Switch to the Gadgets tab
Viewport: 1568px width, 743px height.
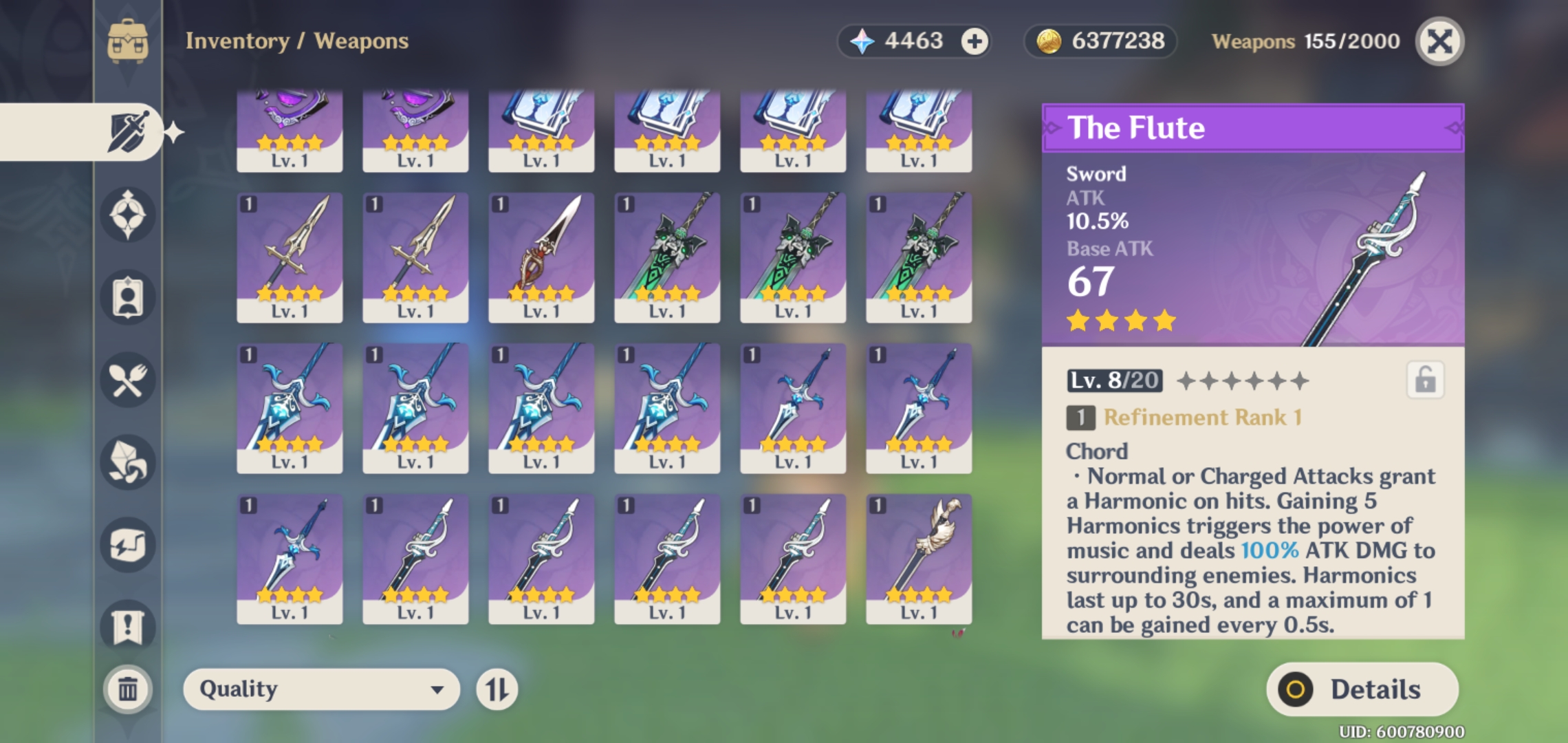pos(128,545)
